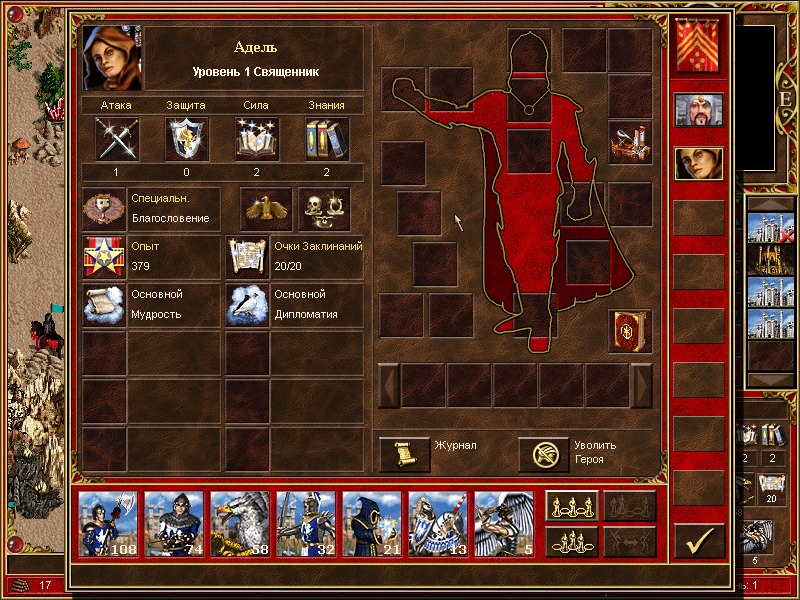Click the Опыт experience medal icon
Image resolution: width=800 pixels, height=600 pixels.
pyautogui.click(x=104, y=257)
